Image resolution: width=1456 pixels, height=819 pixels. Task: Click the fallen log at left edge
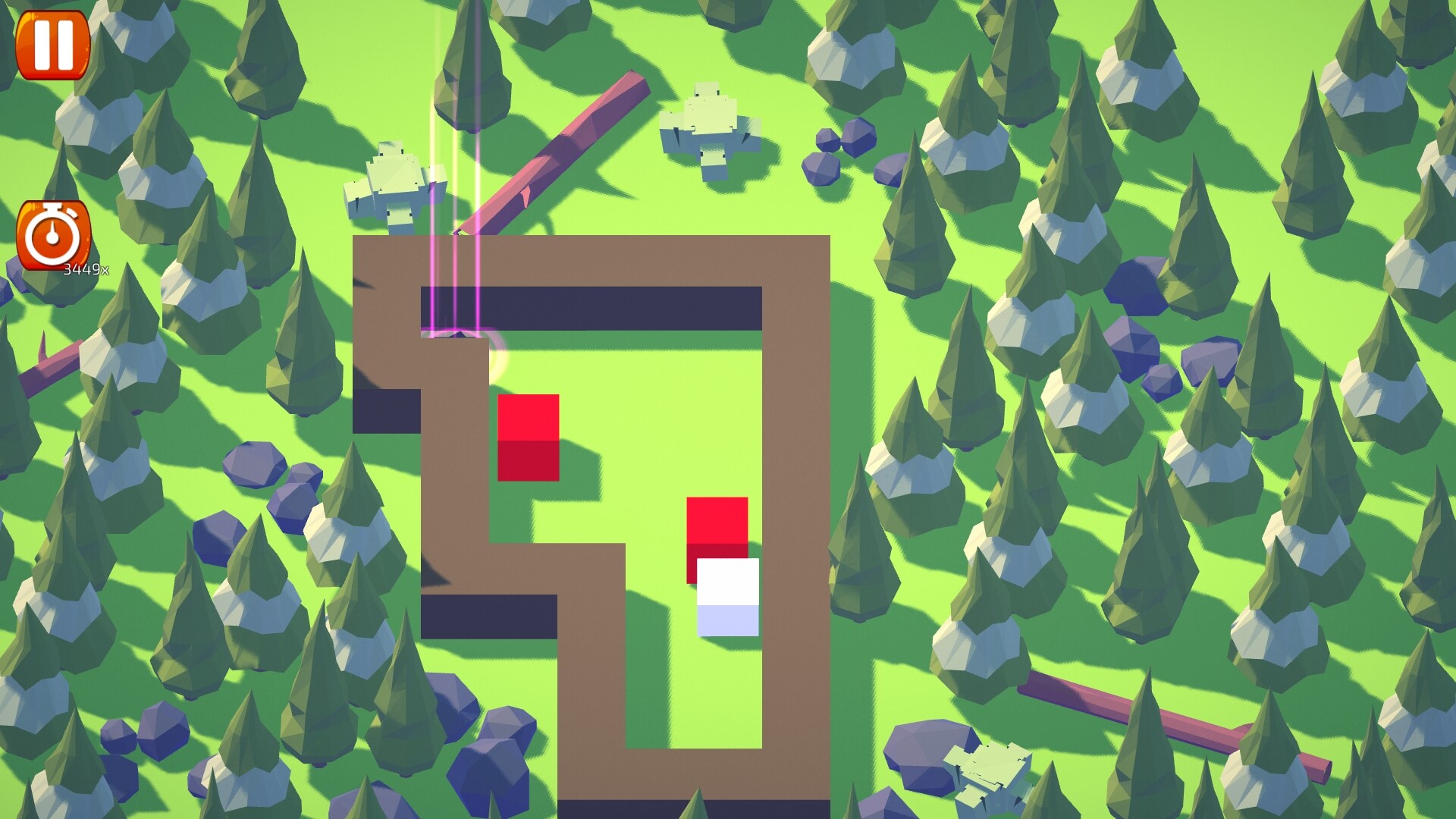tap(45, 364)
